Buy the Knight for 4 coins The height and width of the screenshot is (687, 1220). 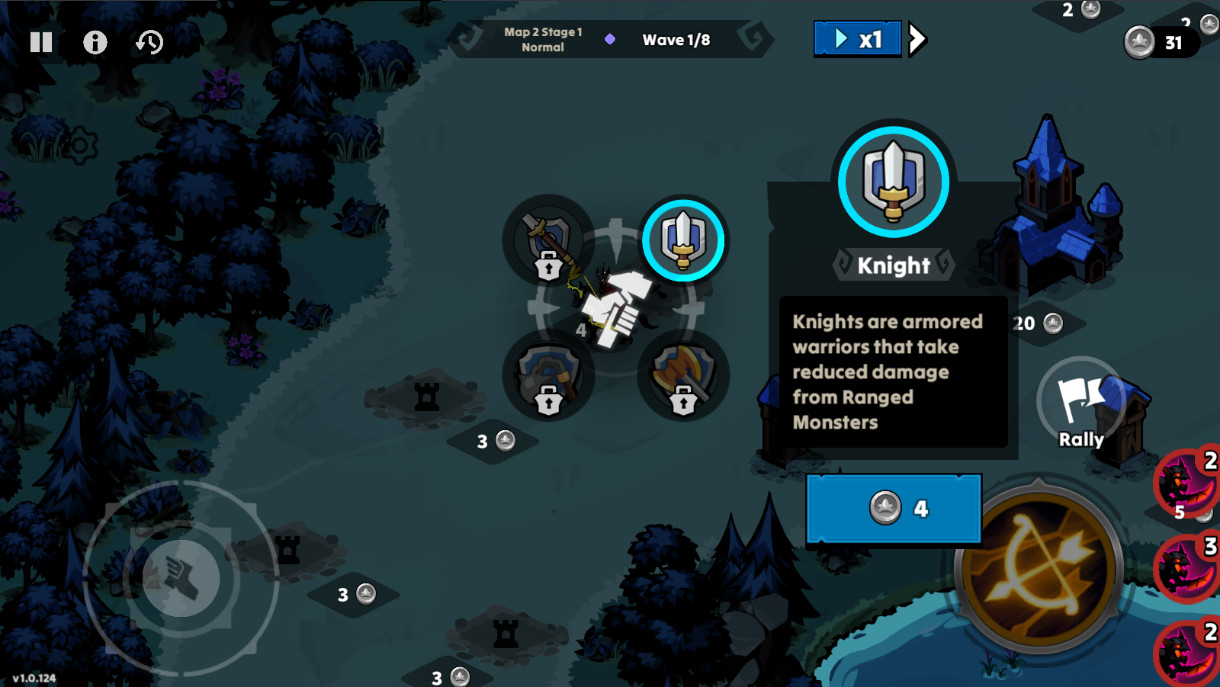893,509
